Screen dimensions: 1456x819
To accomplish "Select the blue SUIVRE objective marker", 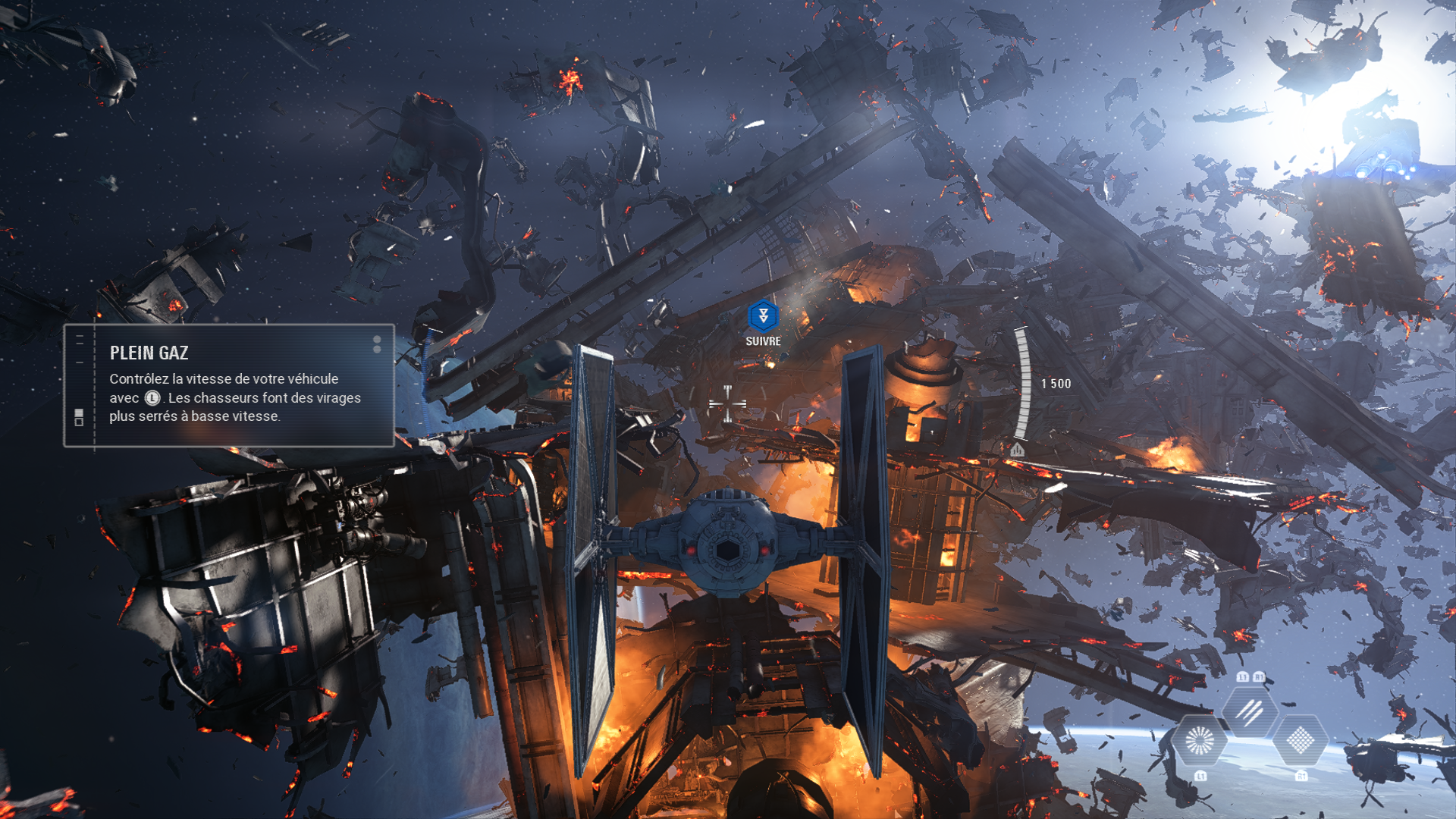I will pos(763,316).
